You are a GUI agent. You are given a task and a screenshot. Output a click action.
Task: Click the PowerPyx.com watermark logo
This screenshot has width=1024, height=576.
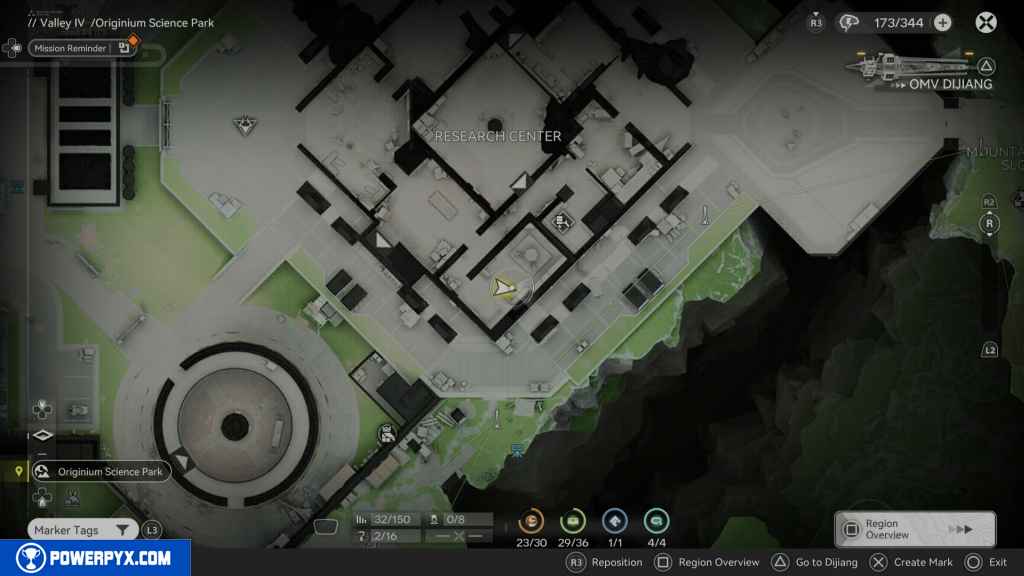pyautogui.click(x=95, y=557)
